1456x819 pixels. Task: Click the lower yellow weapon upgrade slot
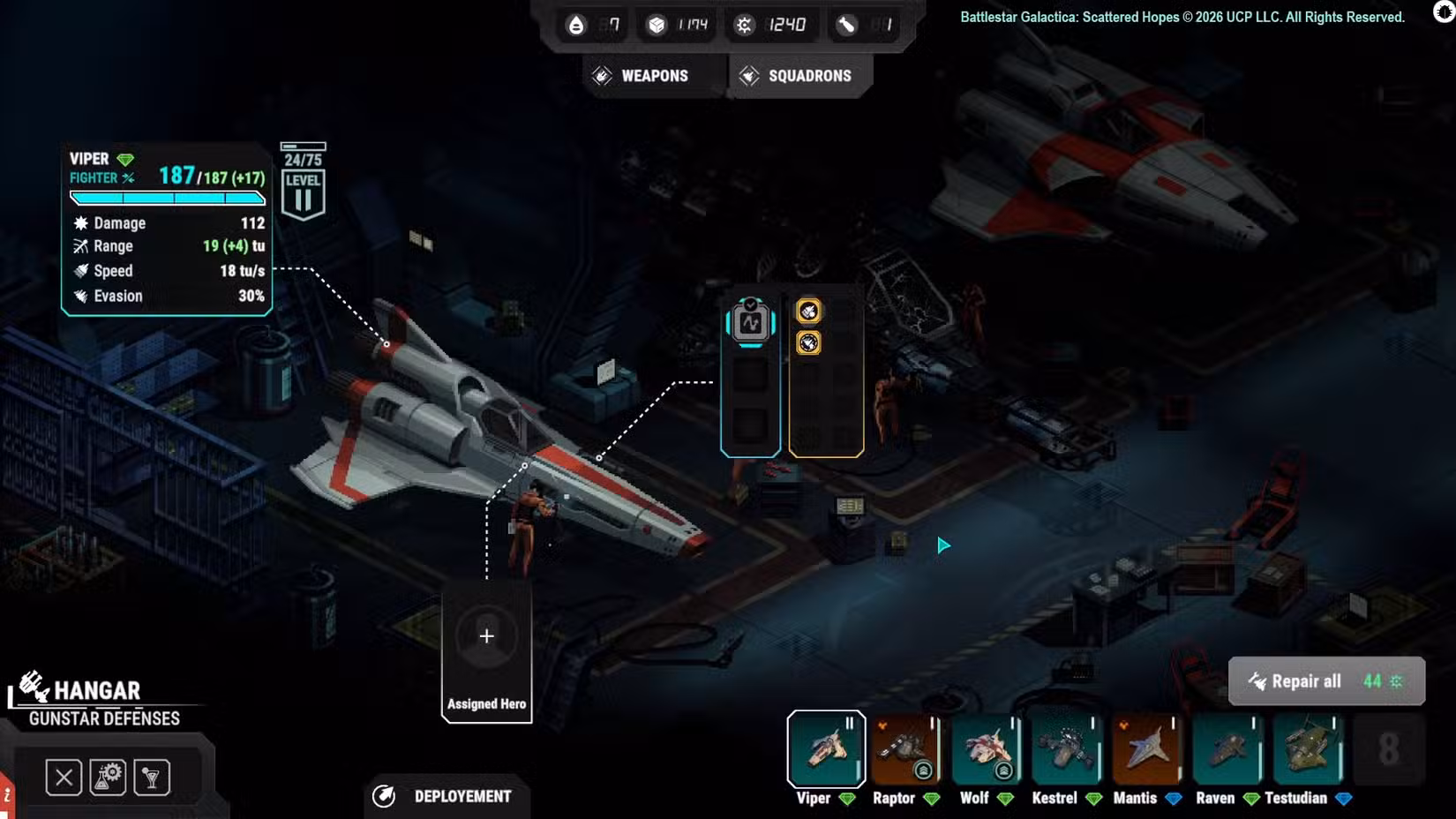click(807, 344)
